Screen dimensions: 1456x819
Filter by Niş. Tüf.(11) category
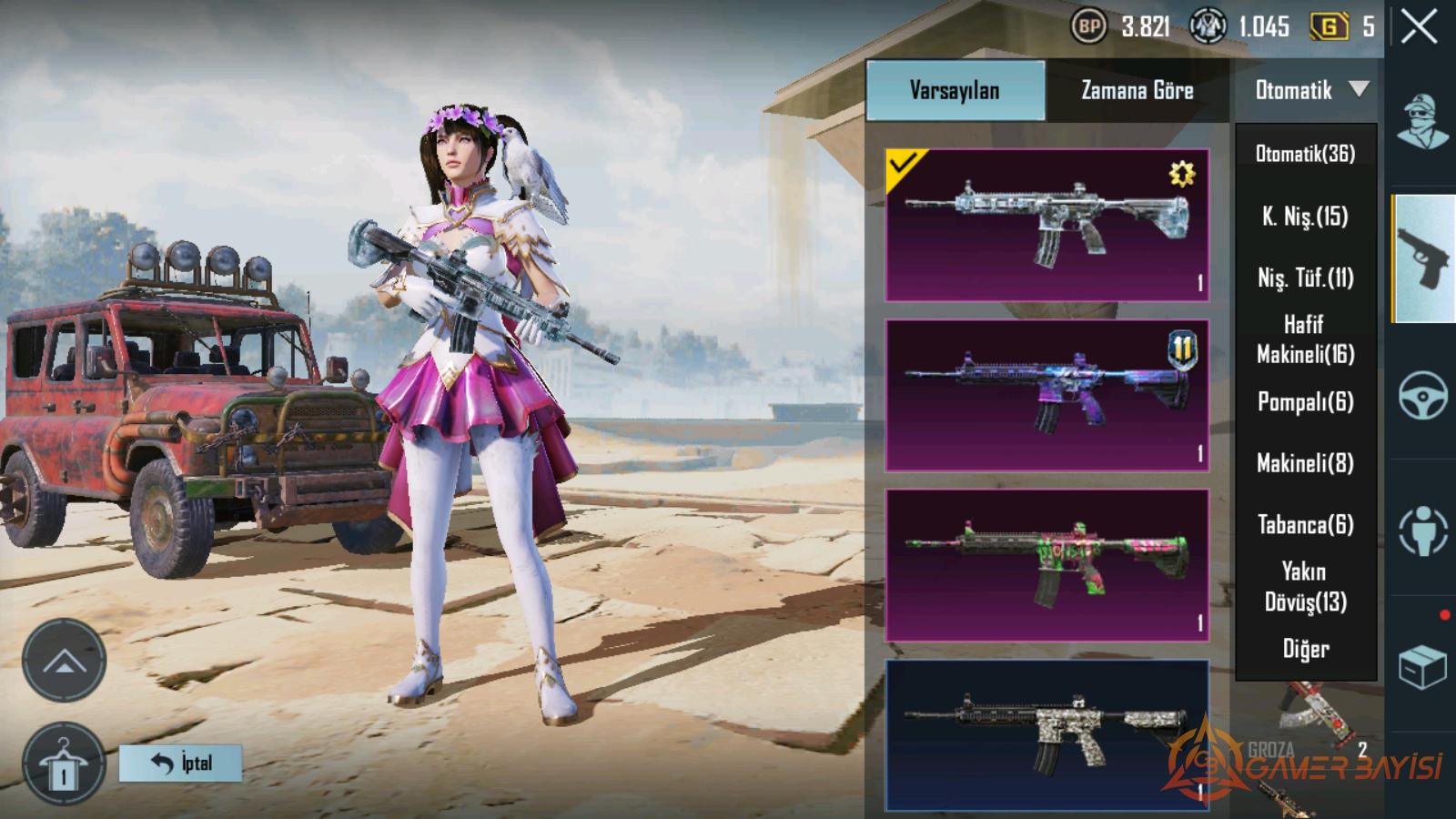click(1305, 278)
